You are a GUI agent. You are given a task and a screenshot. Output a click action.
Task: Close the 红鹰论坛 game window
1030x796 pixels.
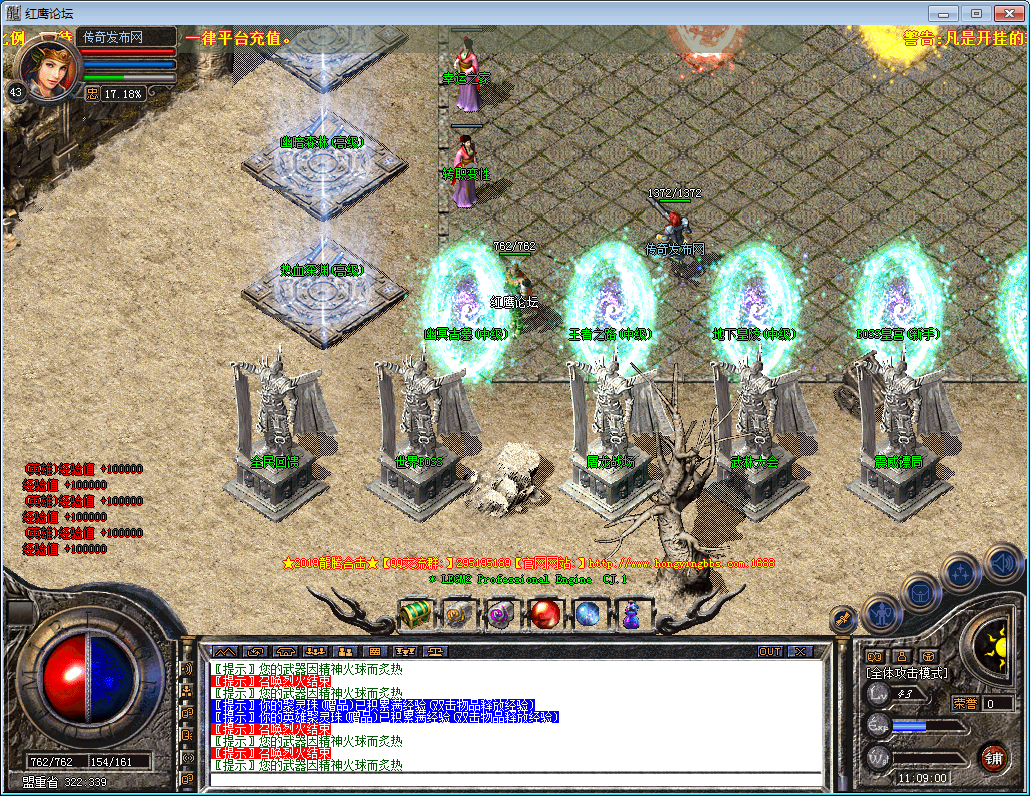1008,13
